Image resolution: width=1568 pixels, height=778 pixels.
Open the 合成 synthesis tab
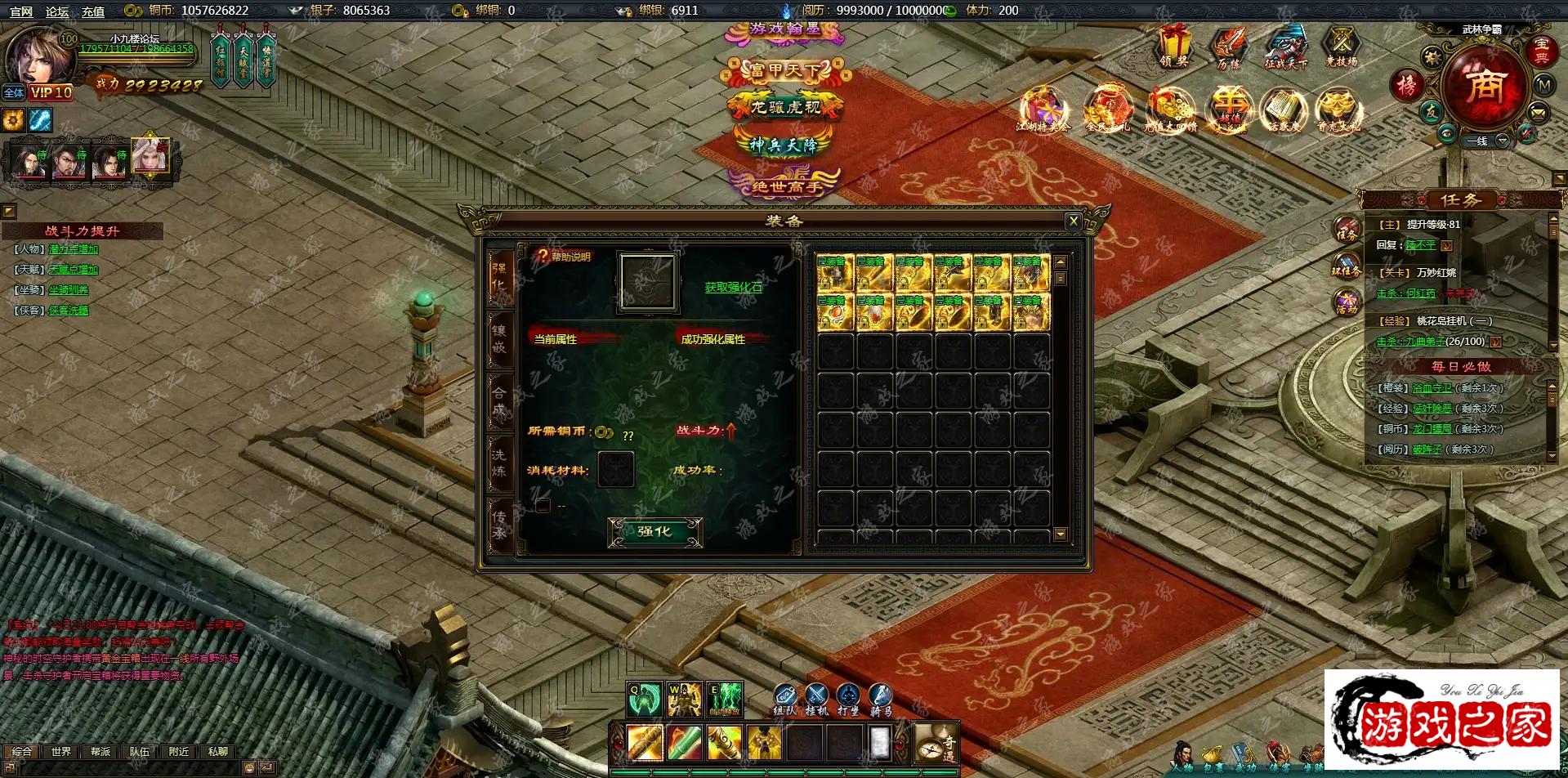coord(499,401)
